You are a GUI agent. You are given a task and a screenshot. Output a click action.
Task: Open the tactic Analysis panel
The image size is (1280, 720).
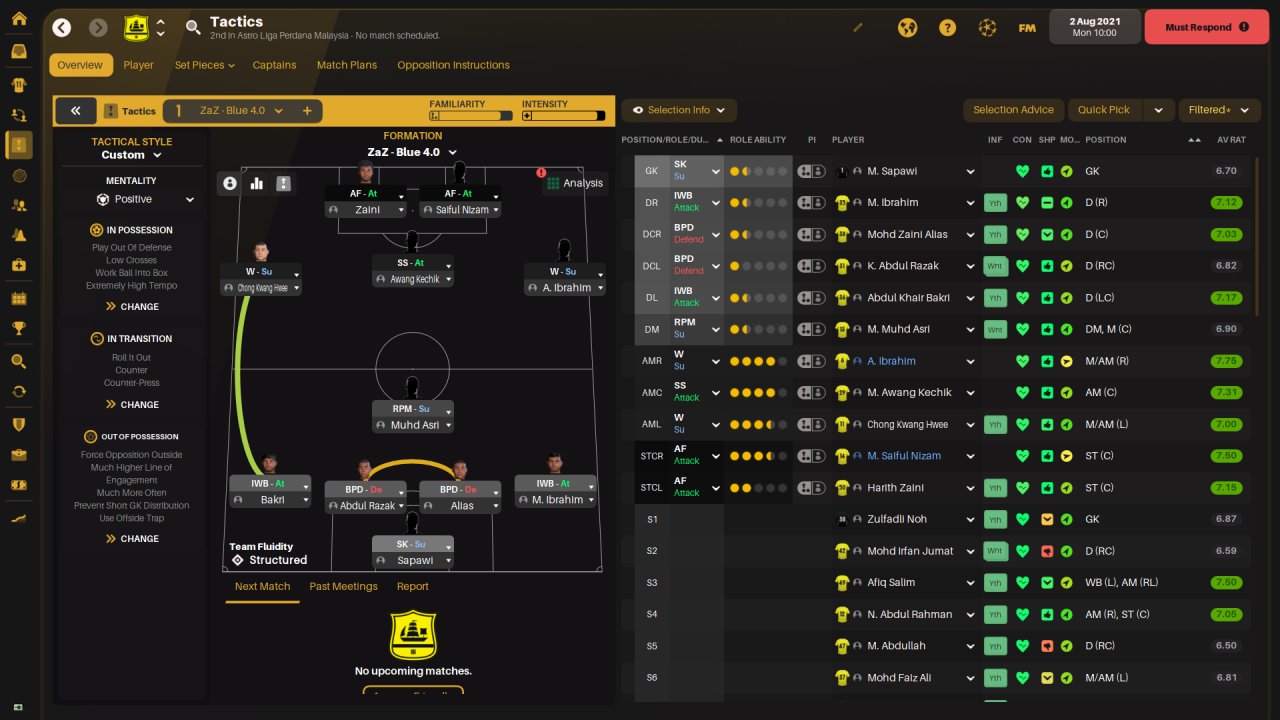(x=574, y=183)
